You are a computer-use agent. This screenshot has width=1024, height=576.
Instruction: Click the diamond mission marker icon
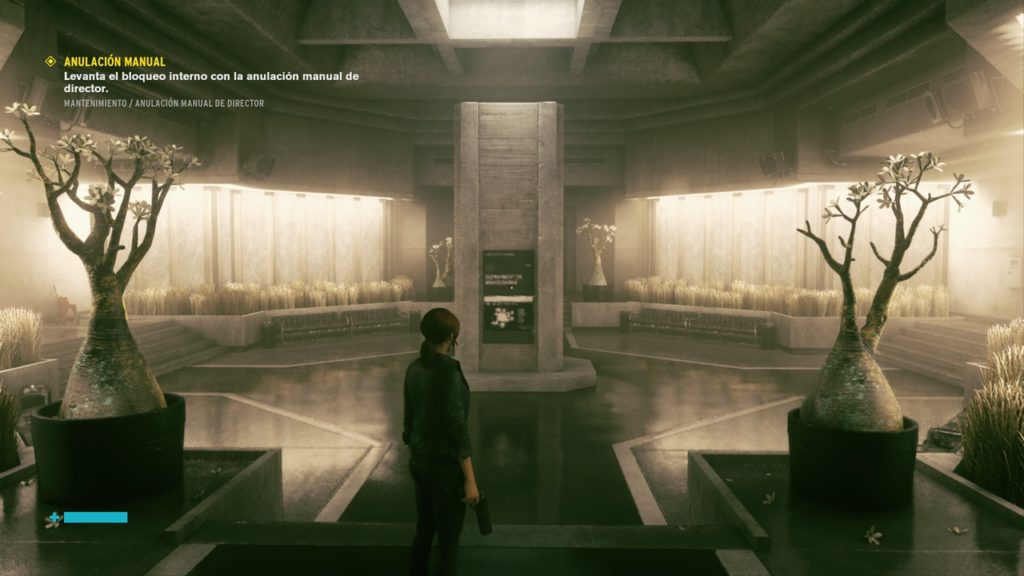tap(51, 62)
